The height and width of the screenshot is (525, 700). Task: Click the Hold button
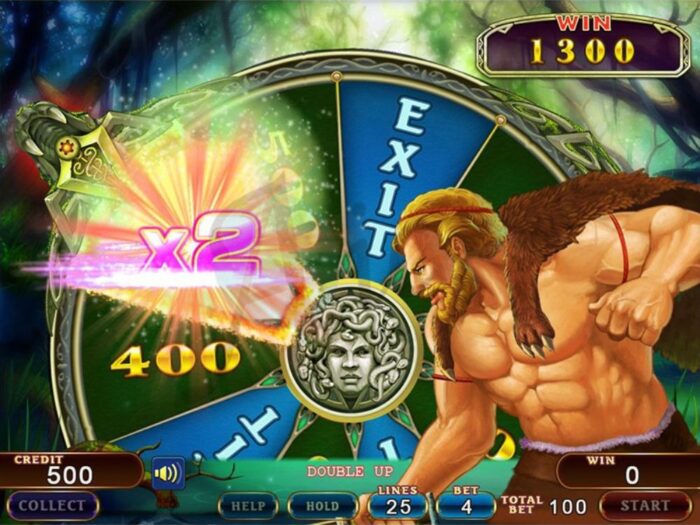click(322, 506)
